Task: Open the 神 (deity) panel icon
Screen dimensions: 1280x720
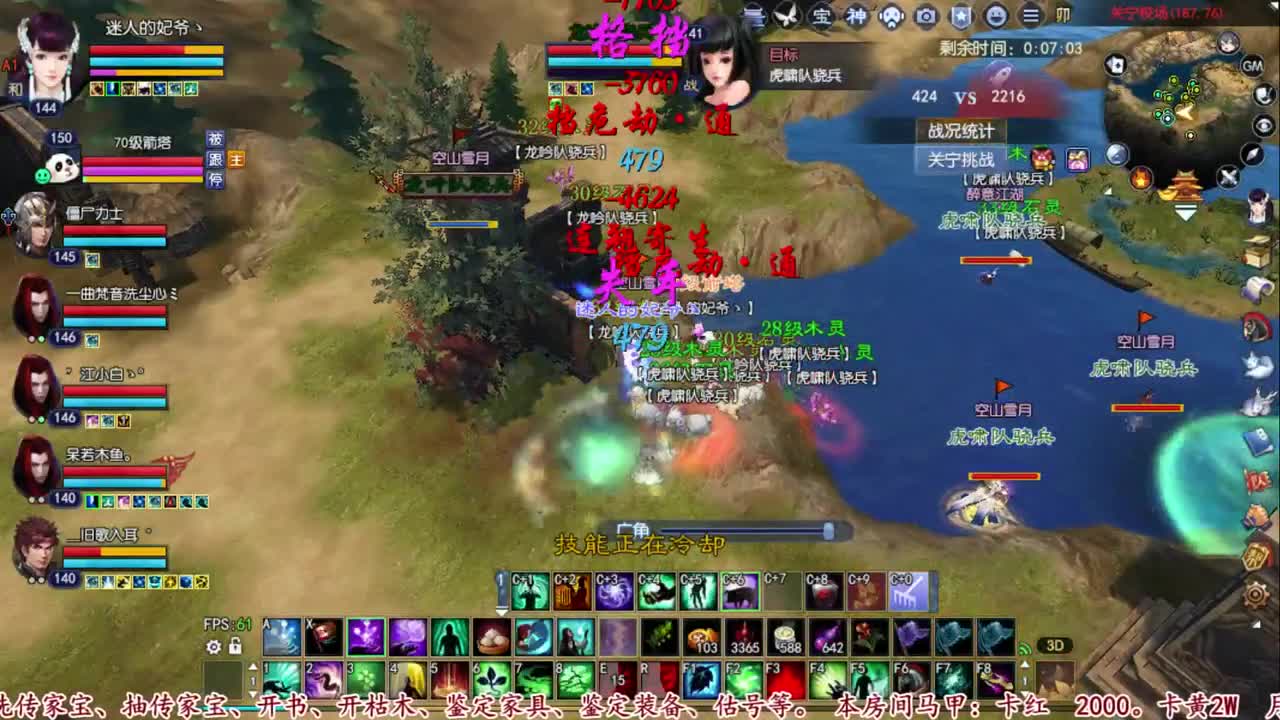Action: pyautogui.click(x=858, y=17)
